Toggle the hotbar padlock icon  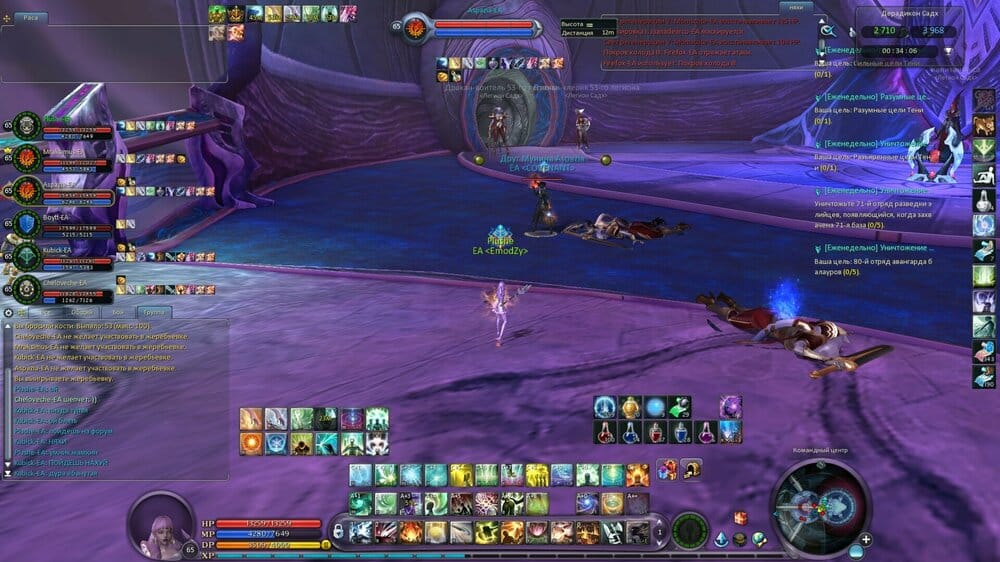pos(338,530)
